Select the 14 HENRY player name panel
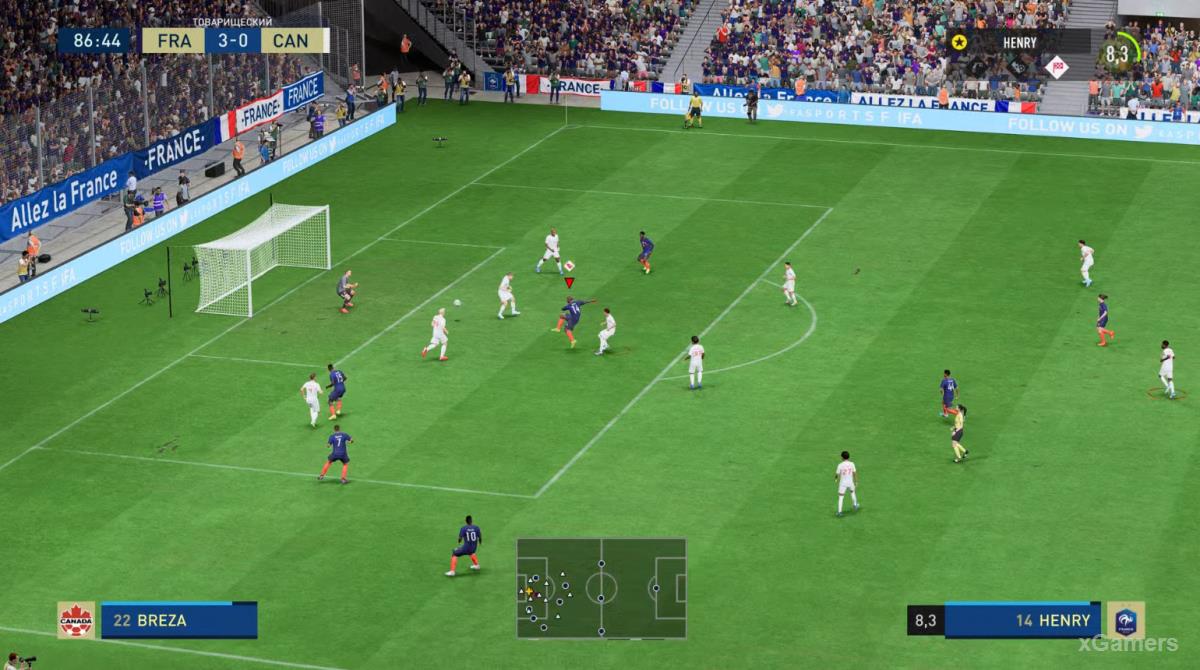The image size is (1200, 670). point(1022,620)
